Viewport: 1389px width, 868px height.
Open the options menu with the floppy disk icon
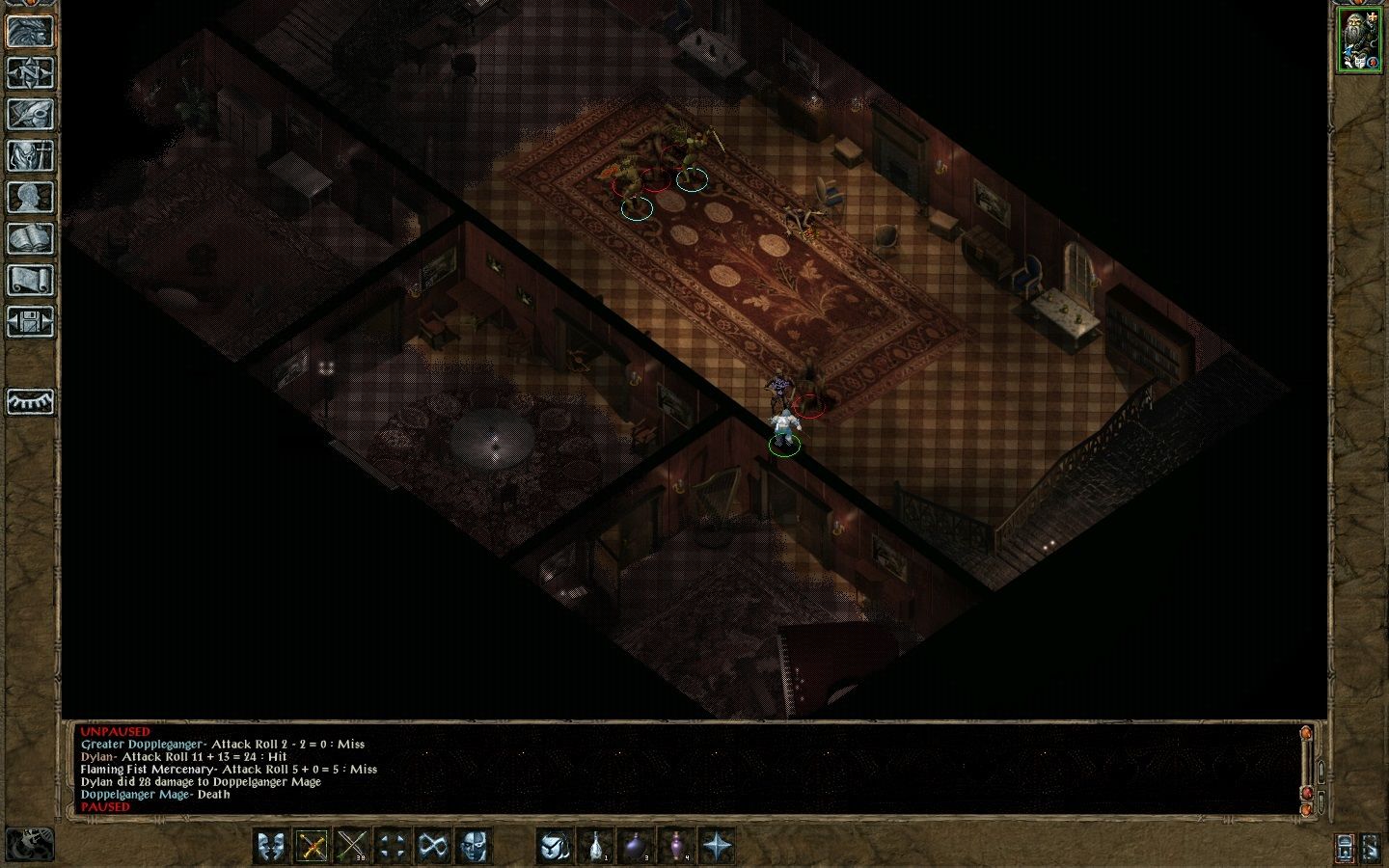click(30, 321)
